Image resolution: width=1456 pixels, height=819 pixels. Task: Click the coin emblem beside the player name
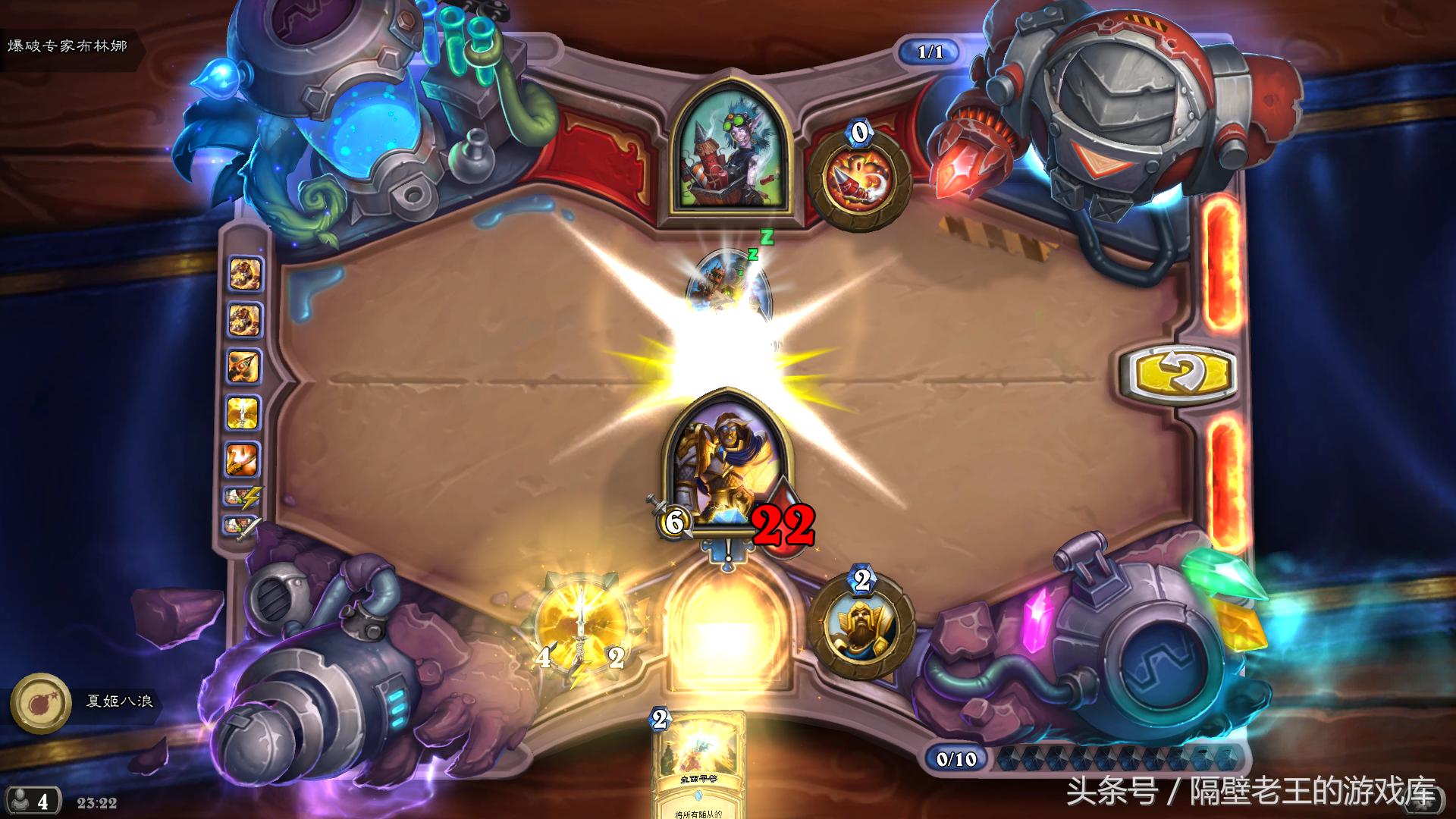click(x=35, y=702)
